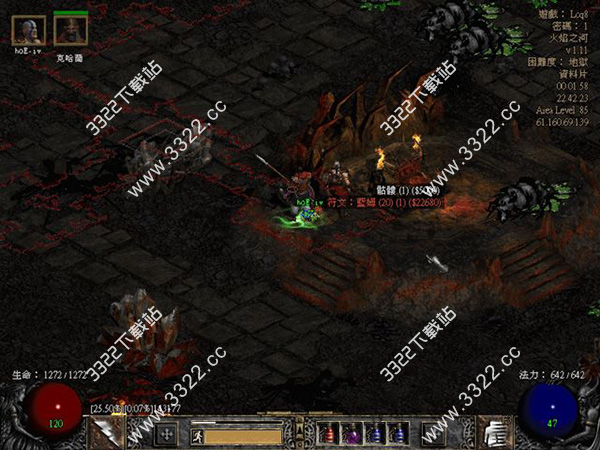Open the right-hand skill selector
This screenshot has height=450, width=600.
(495, 433)
